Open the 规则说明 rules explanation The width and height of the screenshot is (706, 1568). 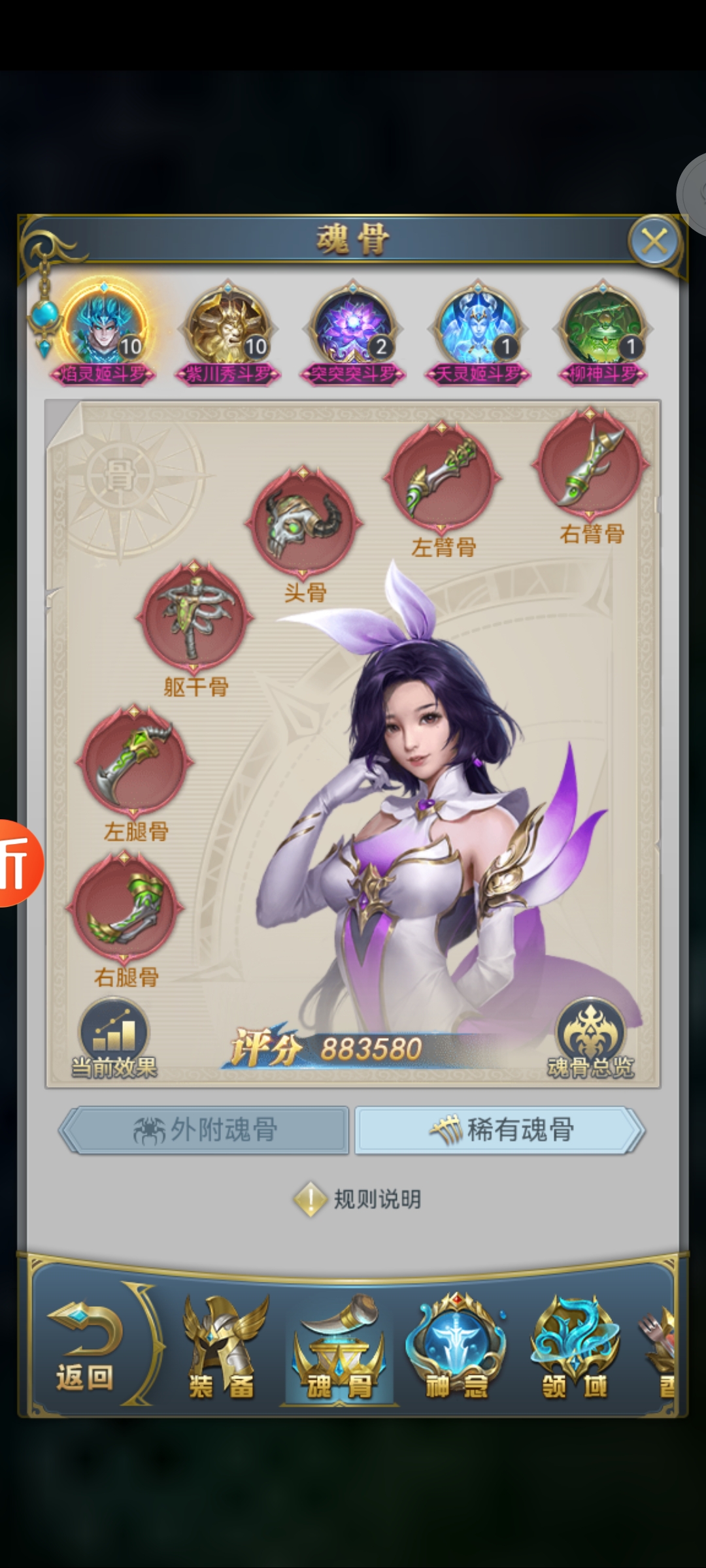(x=358, y=1199)
